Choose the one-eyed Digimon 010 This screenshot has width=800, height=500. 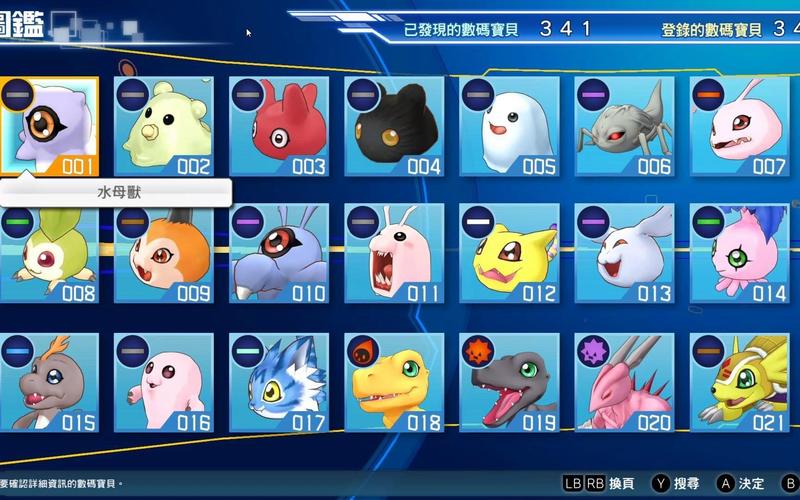click(x=279, y=254)
